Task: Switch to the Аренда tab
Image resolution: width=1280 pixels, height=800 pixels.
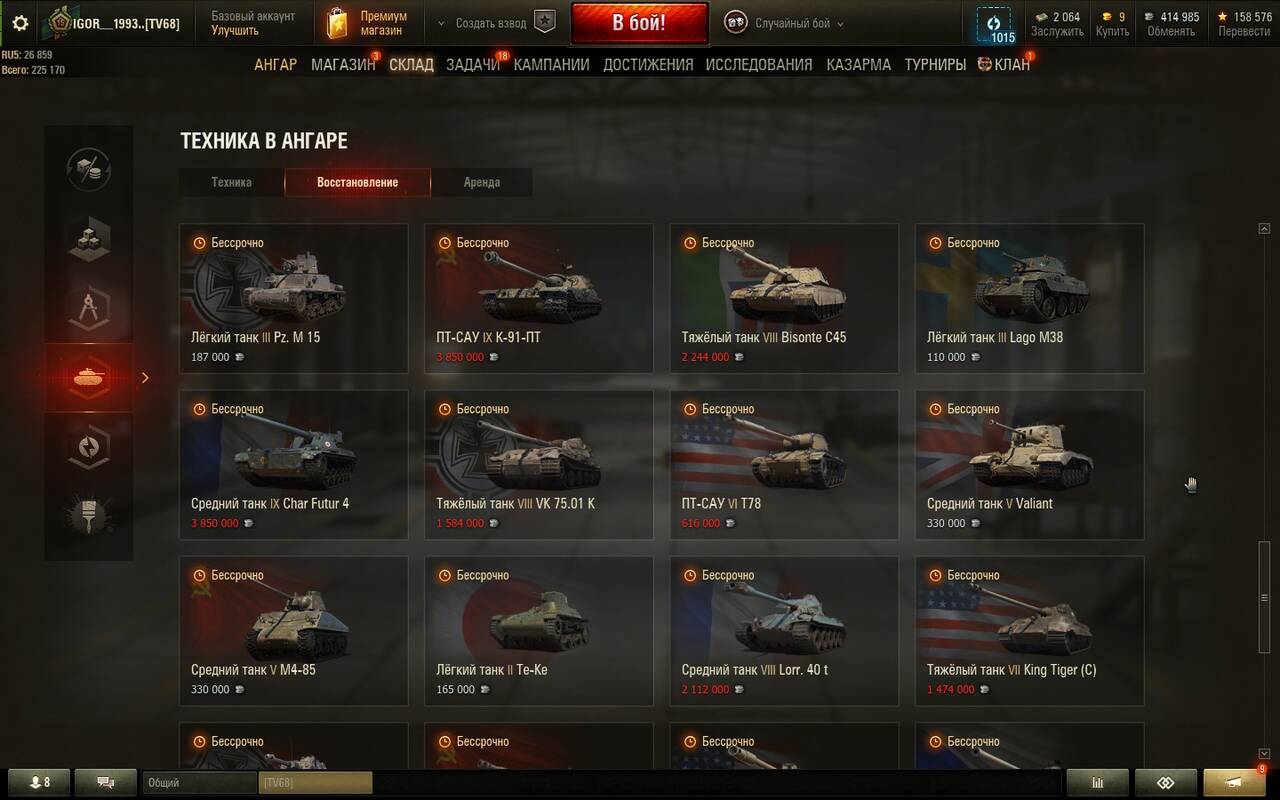Action: coord(482,182)
